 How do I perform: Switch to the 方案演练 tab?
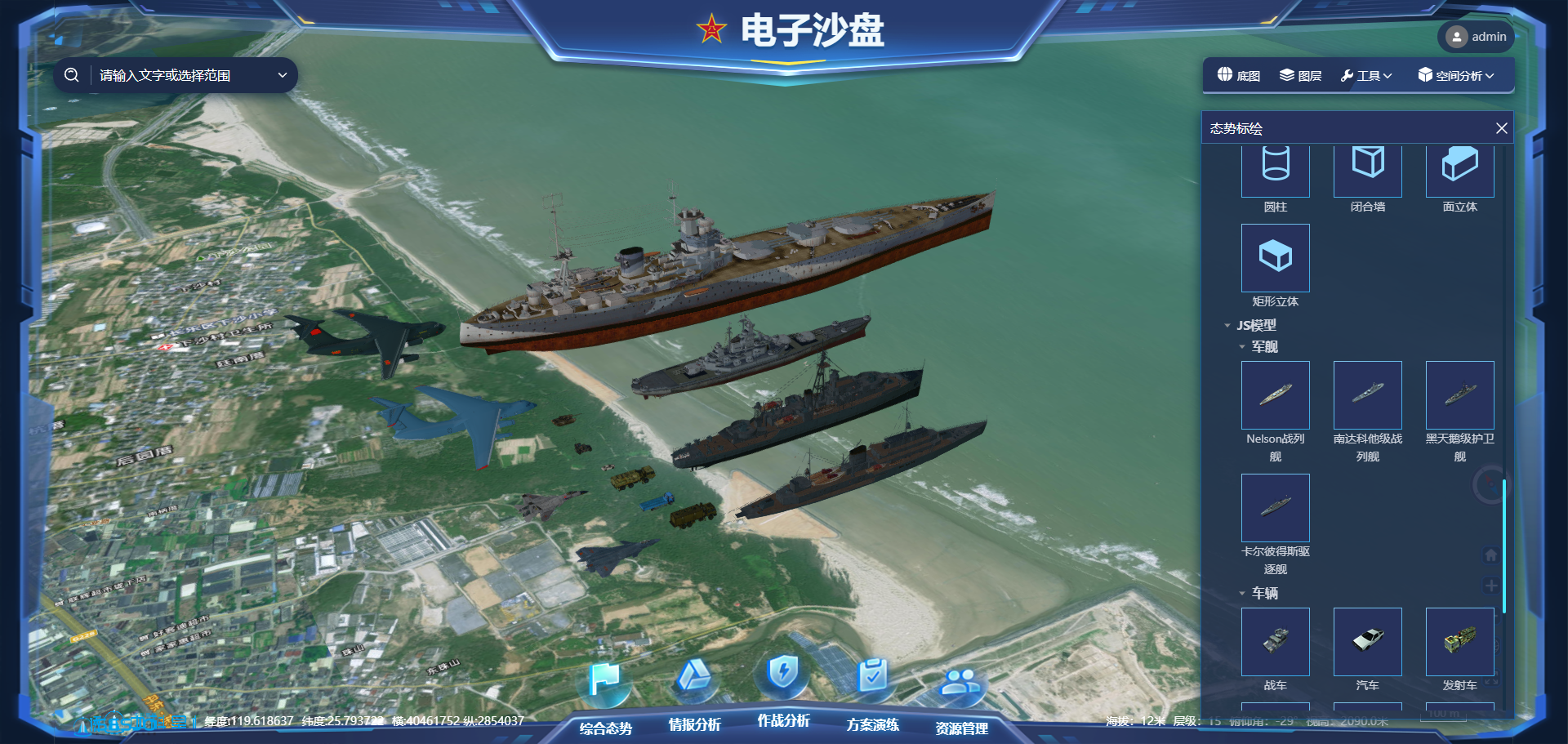(872, 724)
